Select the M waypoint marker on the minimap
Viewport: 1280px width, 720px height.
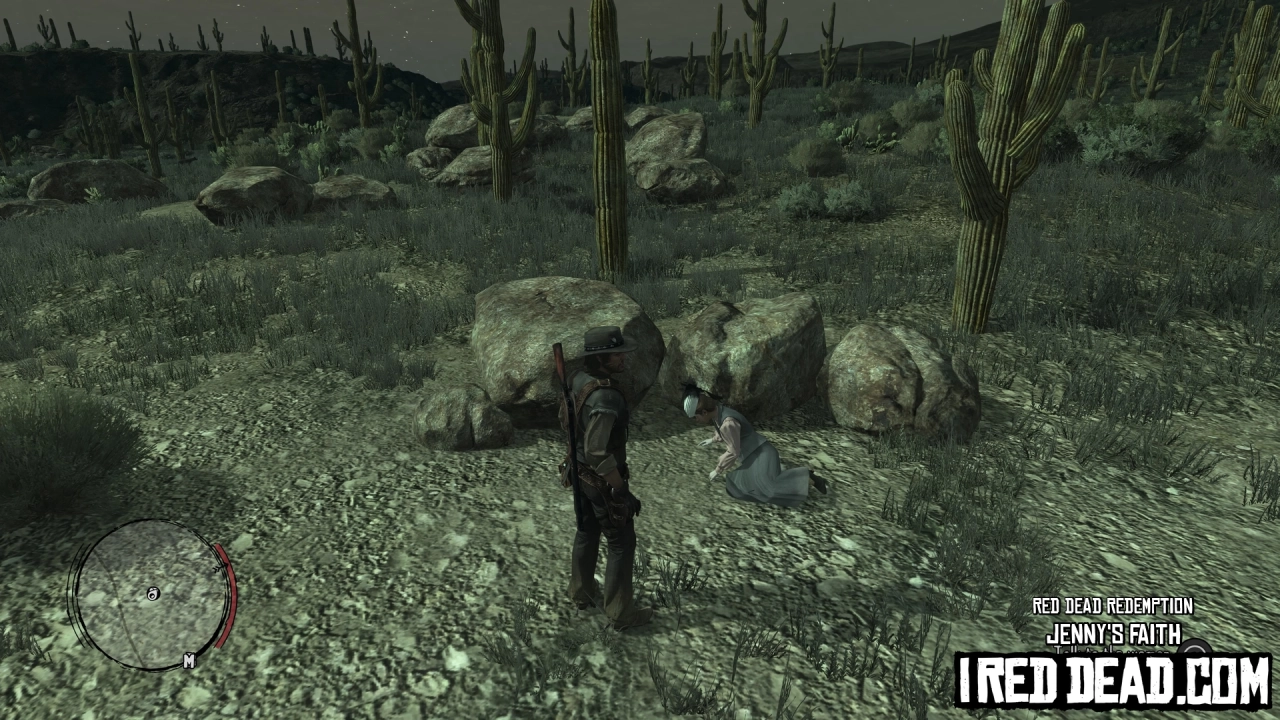click(x=189, y=660)
